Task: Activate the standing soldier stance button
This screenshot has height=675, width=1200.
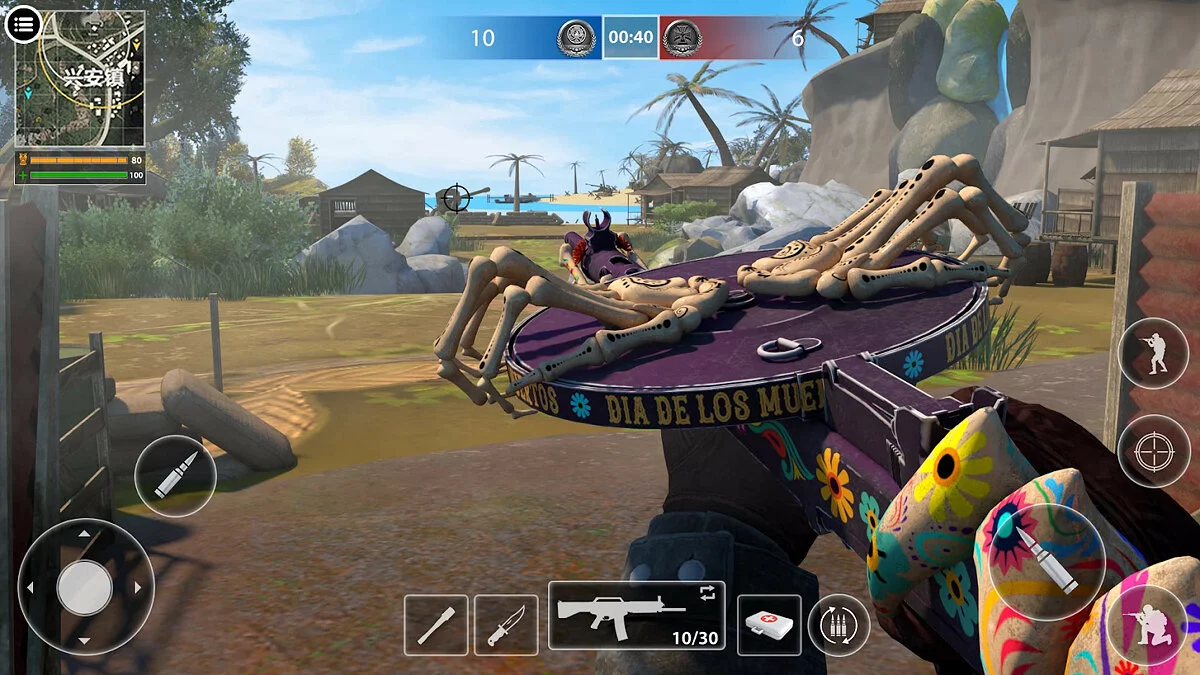Action: tap(1153, 352)
